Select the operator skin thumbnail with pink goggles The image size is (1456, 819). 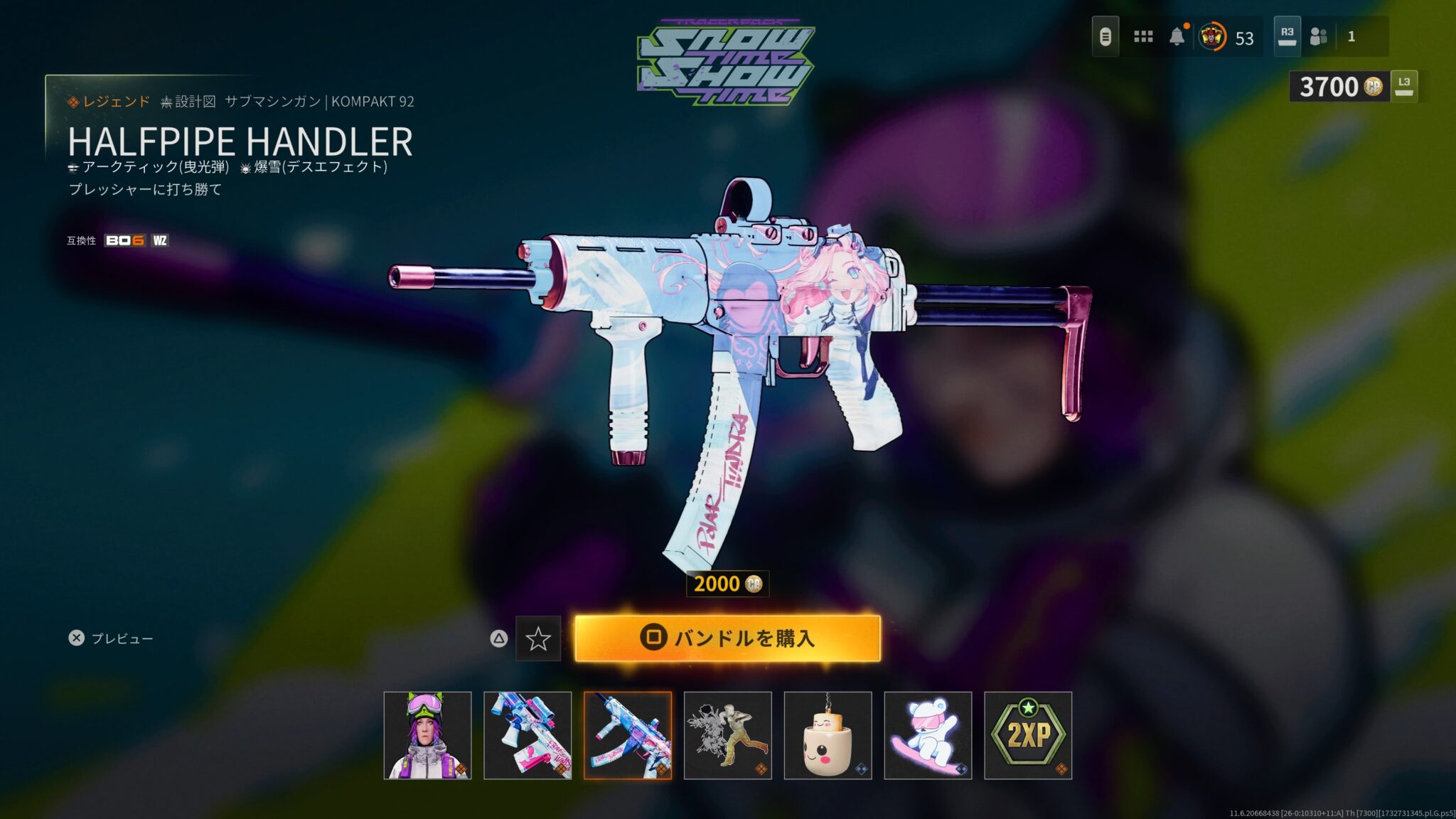pos(427,735)
